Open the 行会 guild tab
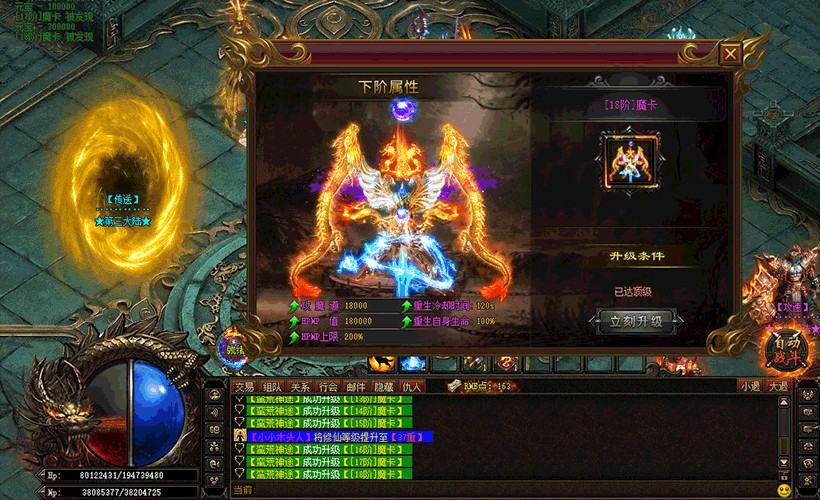The image size is (820, 500). pyautogui.click(x=328, y=386)
